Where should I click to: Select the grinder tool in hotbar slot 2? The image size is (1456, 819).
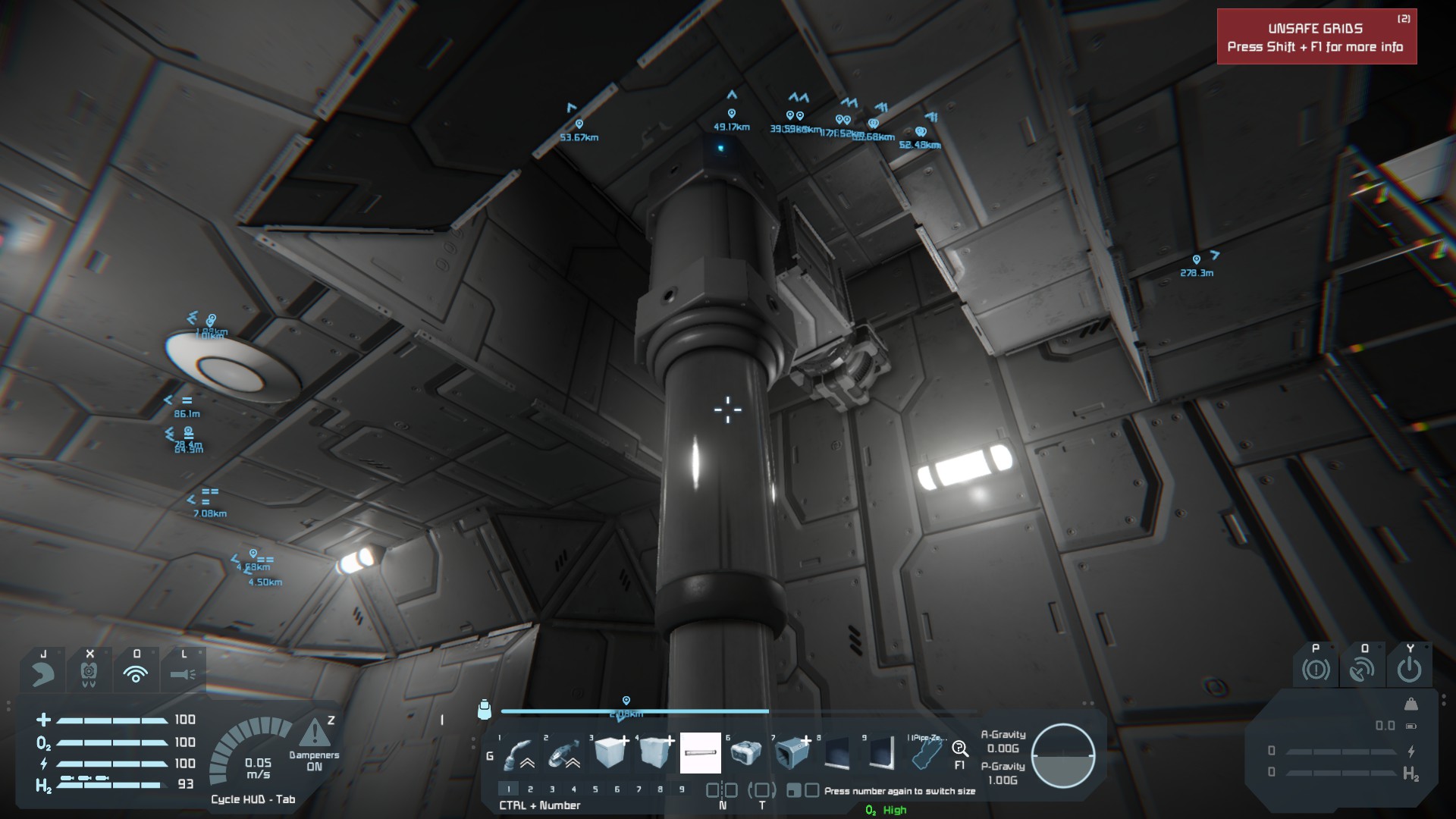tap(564, 753)
